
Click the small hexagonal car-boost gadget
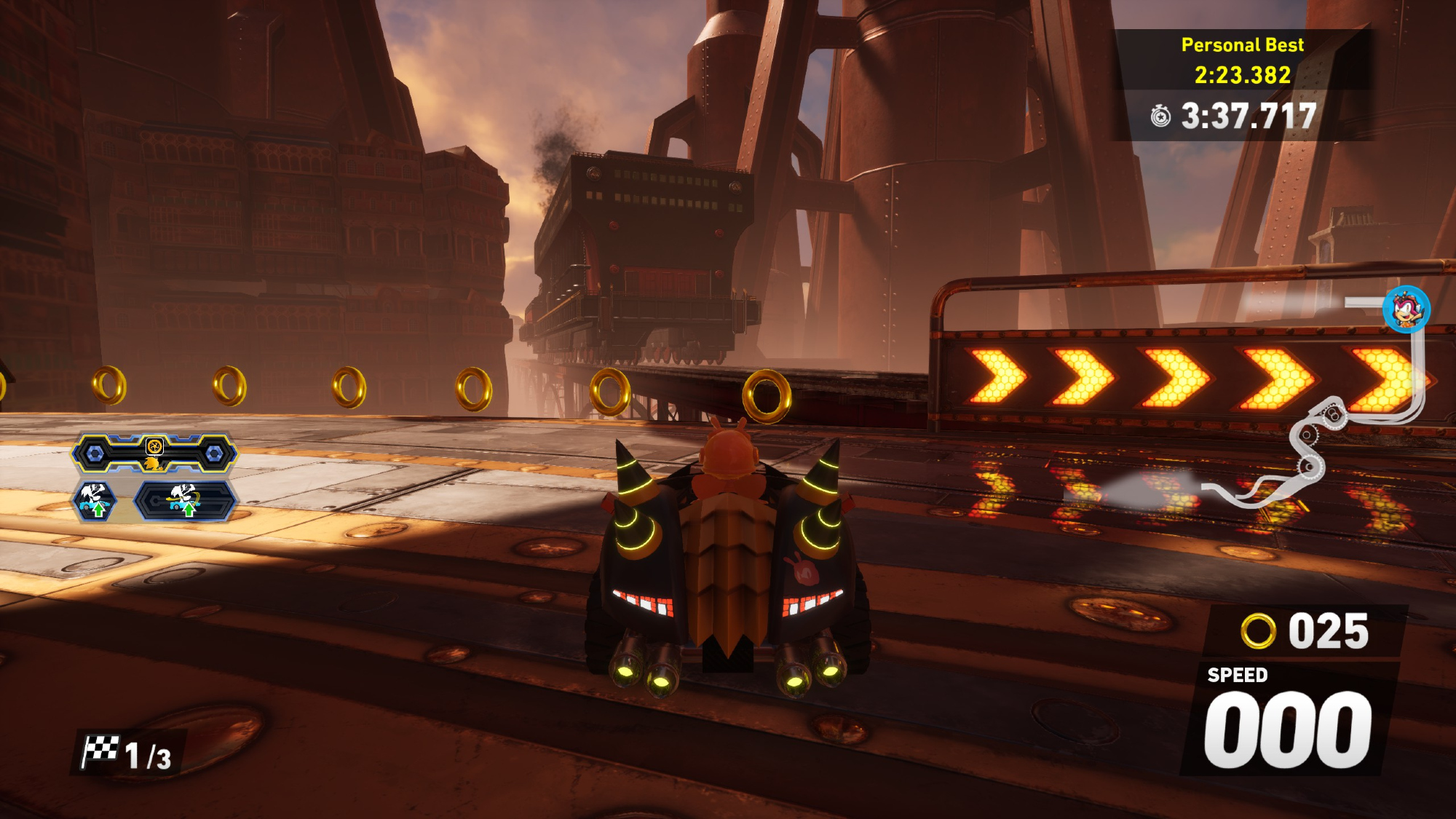tap(95, 501)
